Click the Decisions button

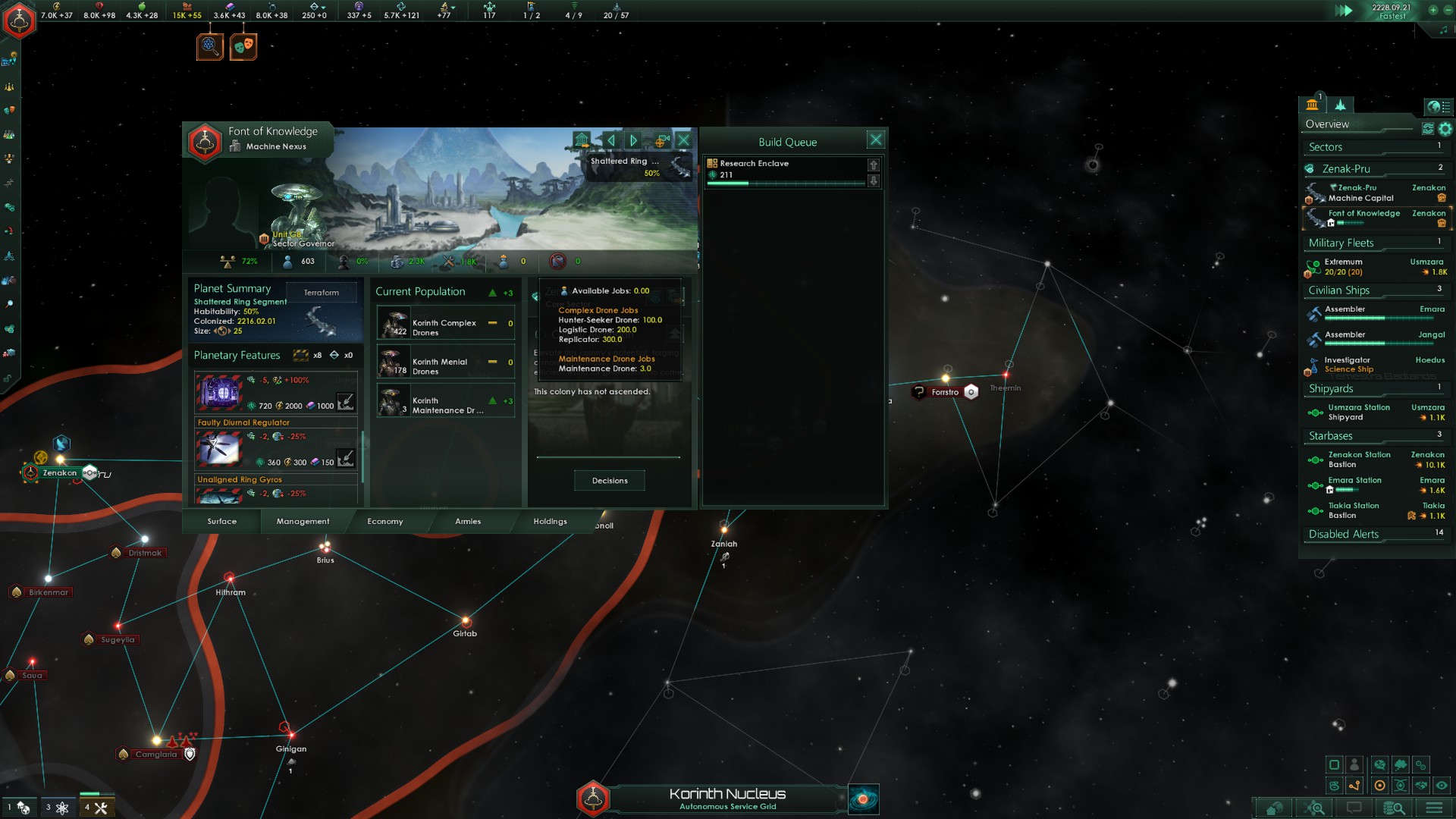[x=609, y=481]
